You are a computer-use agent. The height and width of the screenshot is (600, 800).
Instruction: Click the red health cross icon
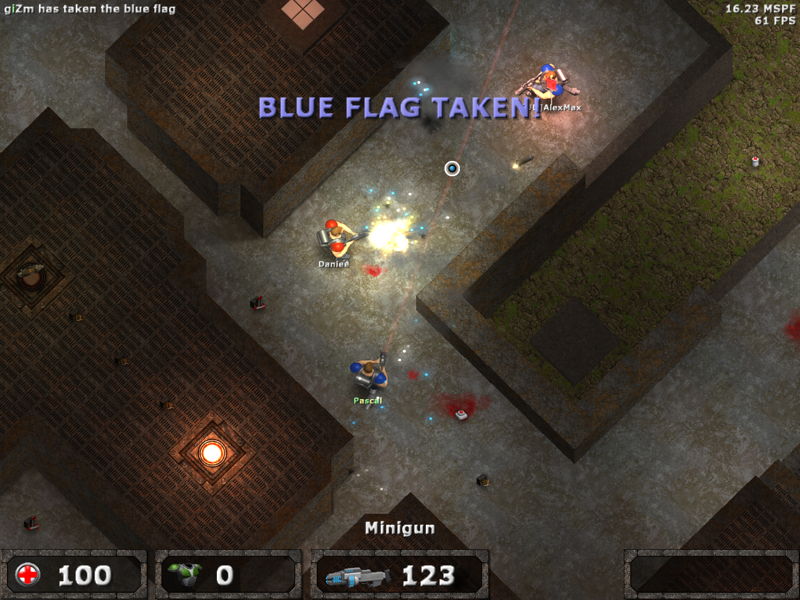(29, 575)
